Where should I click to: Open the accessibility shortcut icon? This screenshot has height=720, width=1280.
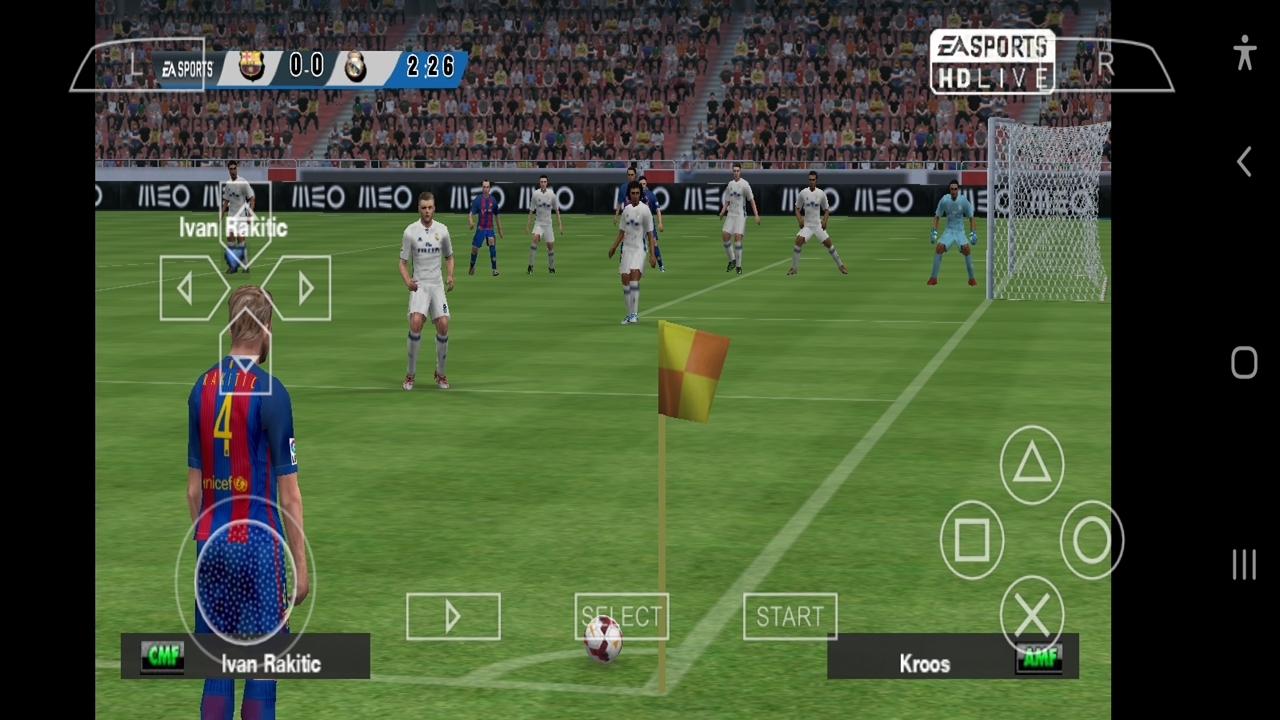(x=1244, y=52)
